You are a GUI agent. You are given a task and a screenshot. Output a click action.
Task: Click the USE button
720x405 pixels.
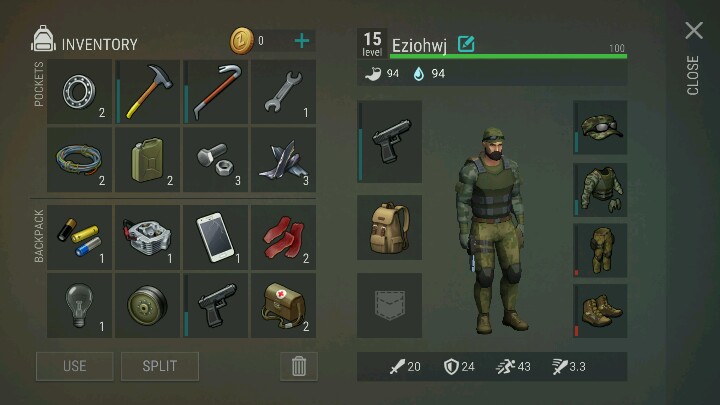click(x=75, y=366)
